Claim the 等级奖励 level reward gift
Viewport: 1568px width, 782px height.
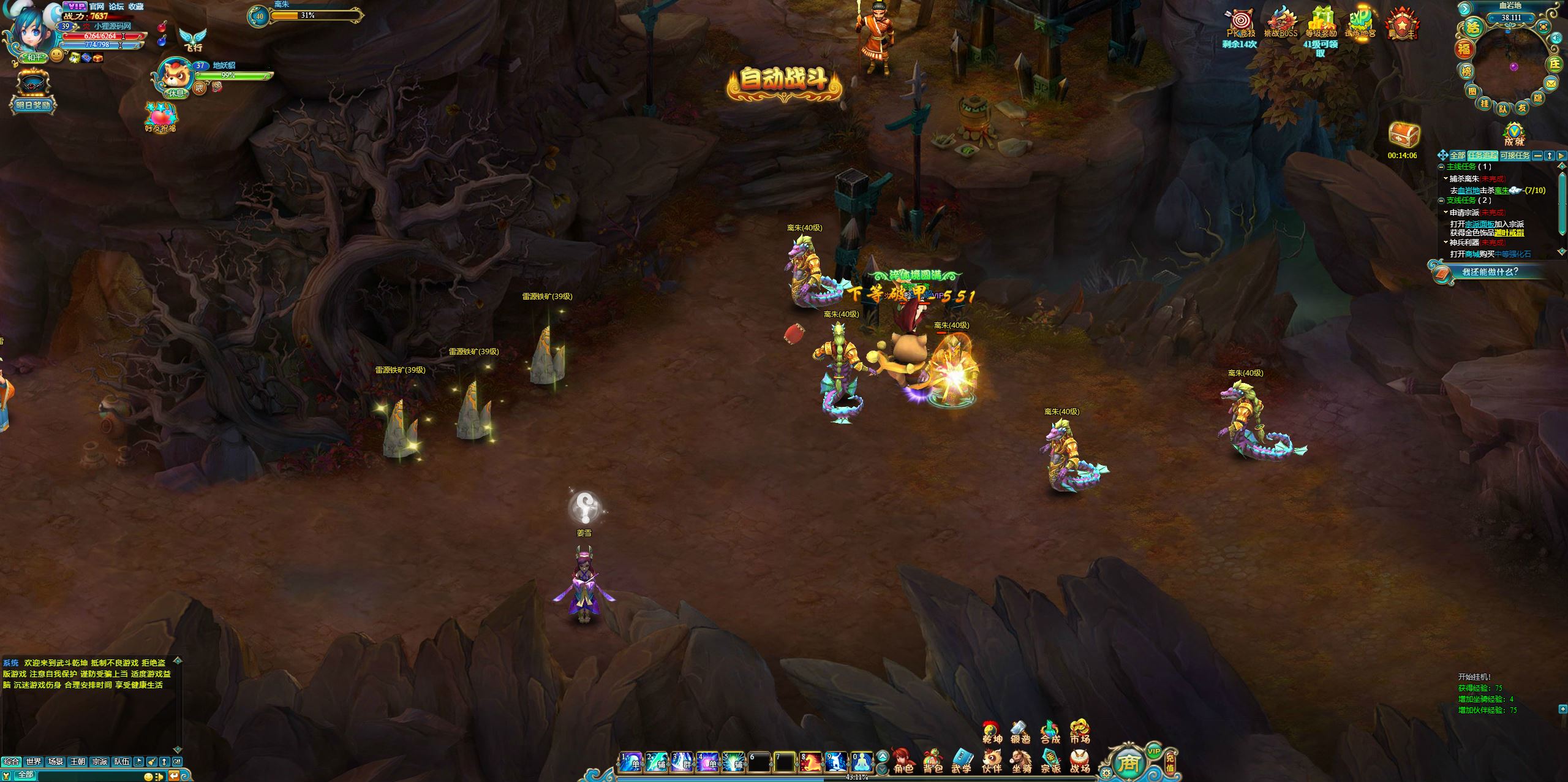click(x=1321, y=23)
